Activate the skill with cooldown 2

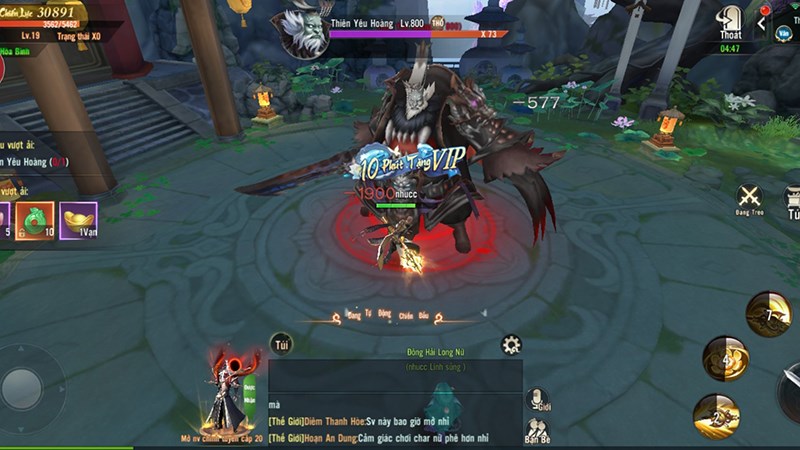point(716,416)
